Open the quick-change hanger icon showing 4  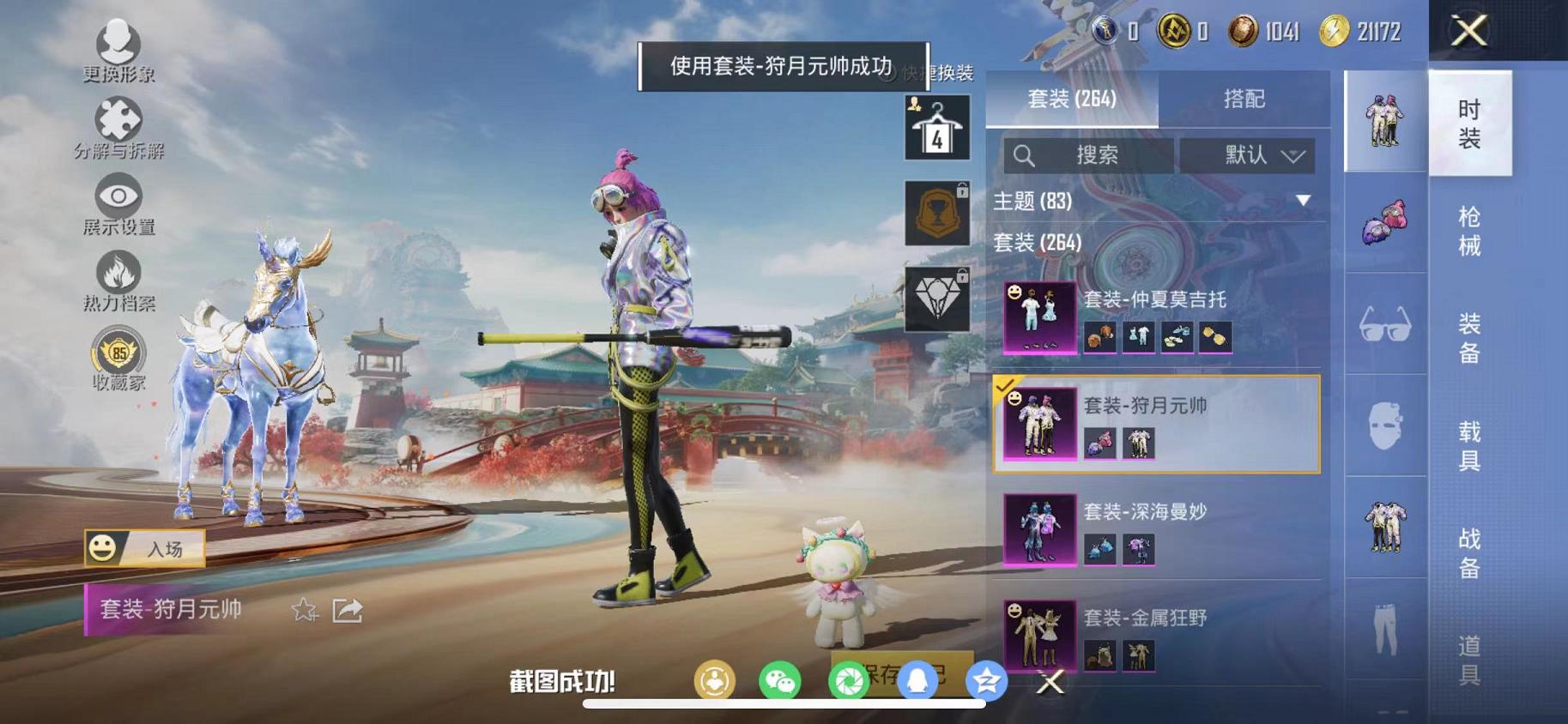coord(936,127)
